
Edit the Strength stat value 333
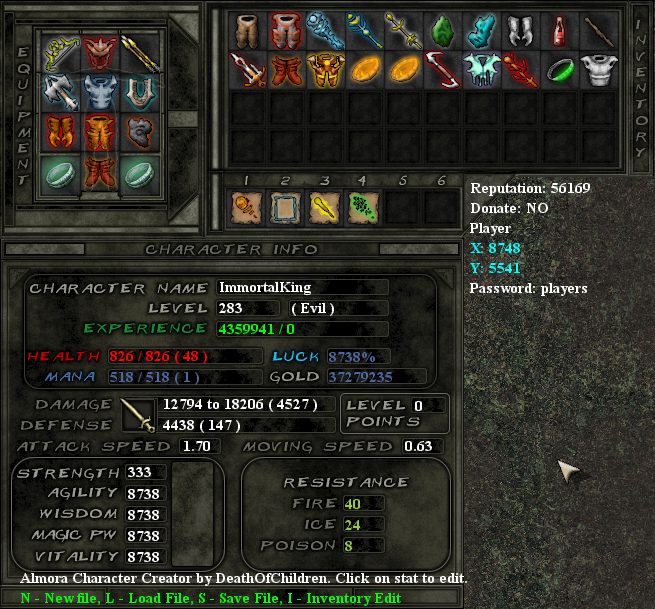click(145, 473)
